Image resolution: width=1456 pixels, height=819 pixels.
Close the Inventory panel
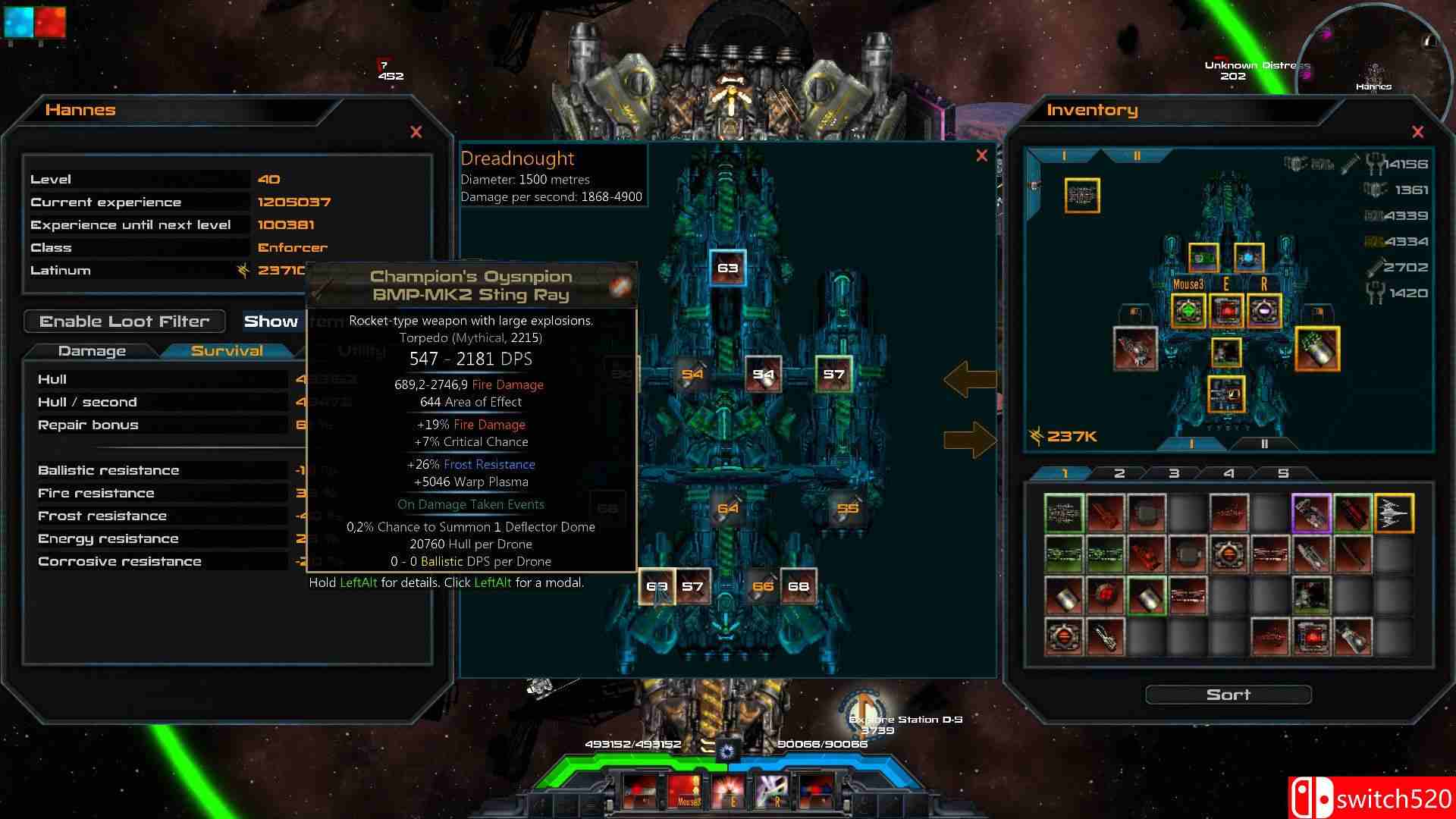[x=1417, y=132]
